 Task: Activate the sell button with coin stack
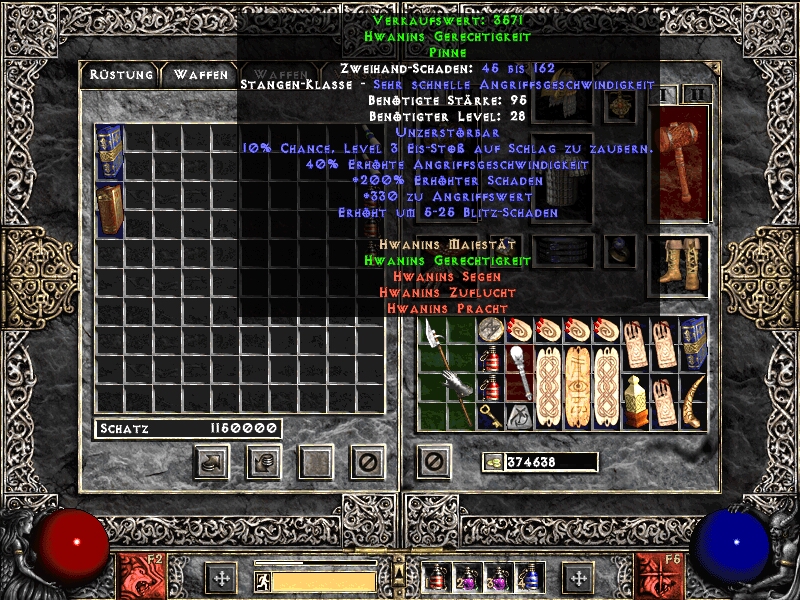(x=264, y=461)
